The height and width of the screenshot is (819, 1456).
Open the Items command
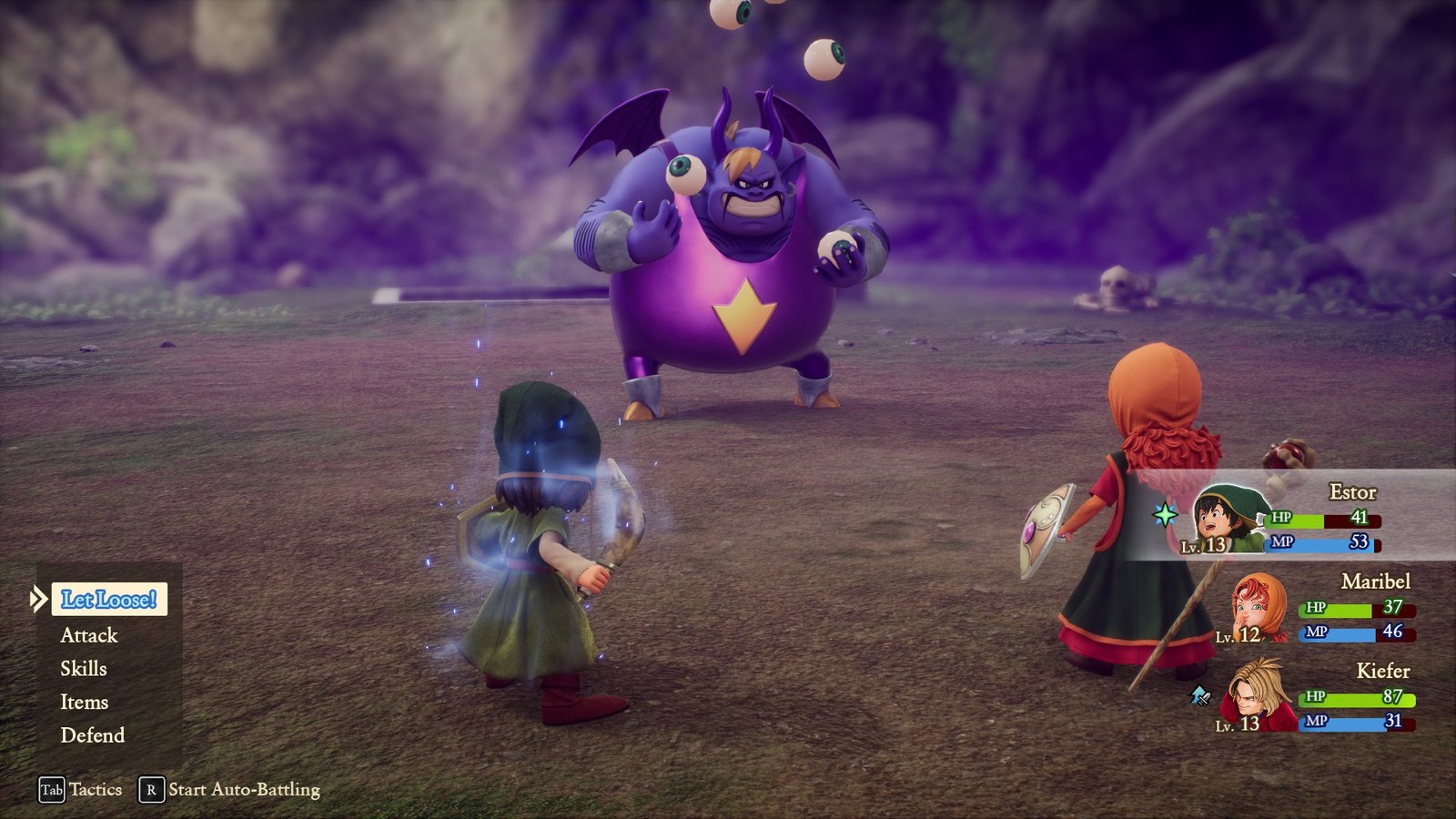(x=84, y=702)
